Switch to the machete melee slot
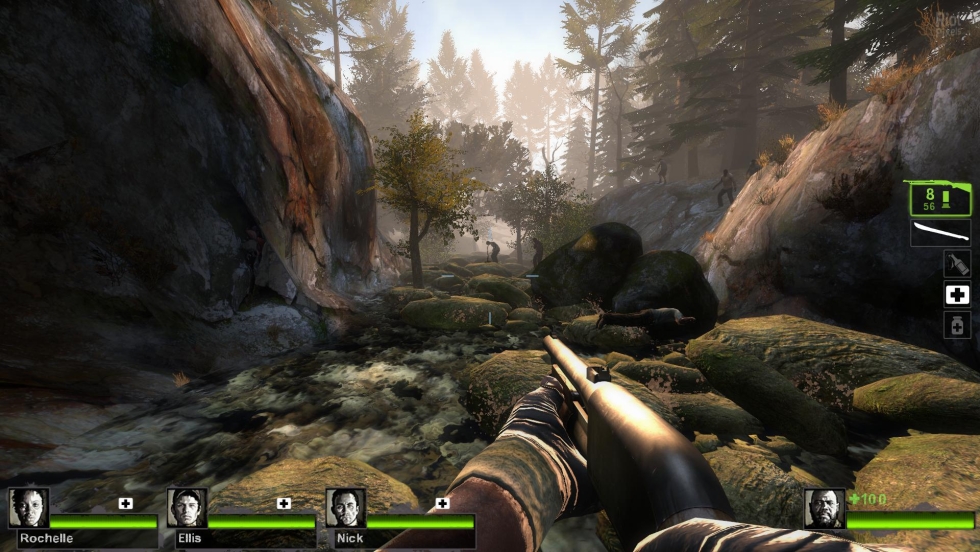Screen dimensions: 980x552 click(x=940, y=233)
